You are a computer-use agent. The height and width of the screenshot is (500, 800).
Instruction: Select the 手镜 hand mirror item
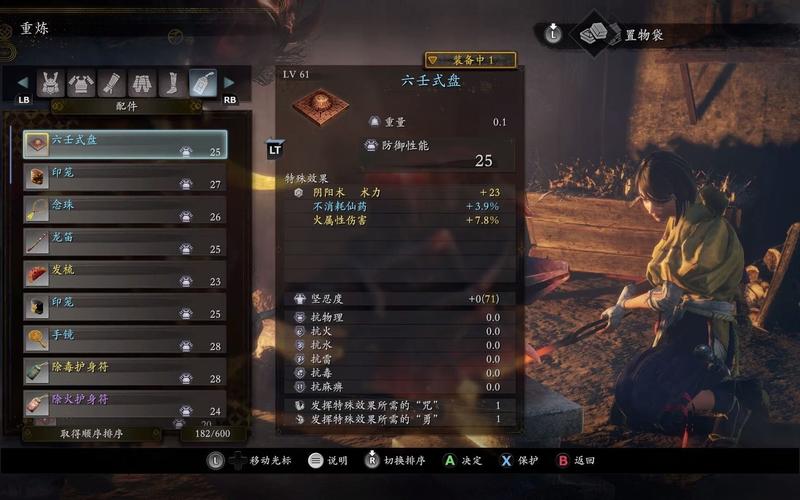[x=125, y=339]
